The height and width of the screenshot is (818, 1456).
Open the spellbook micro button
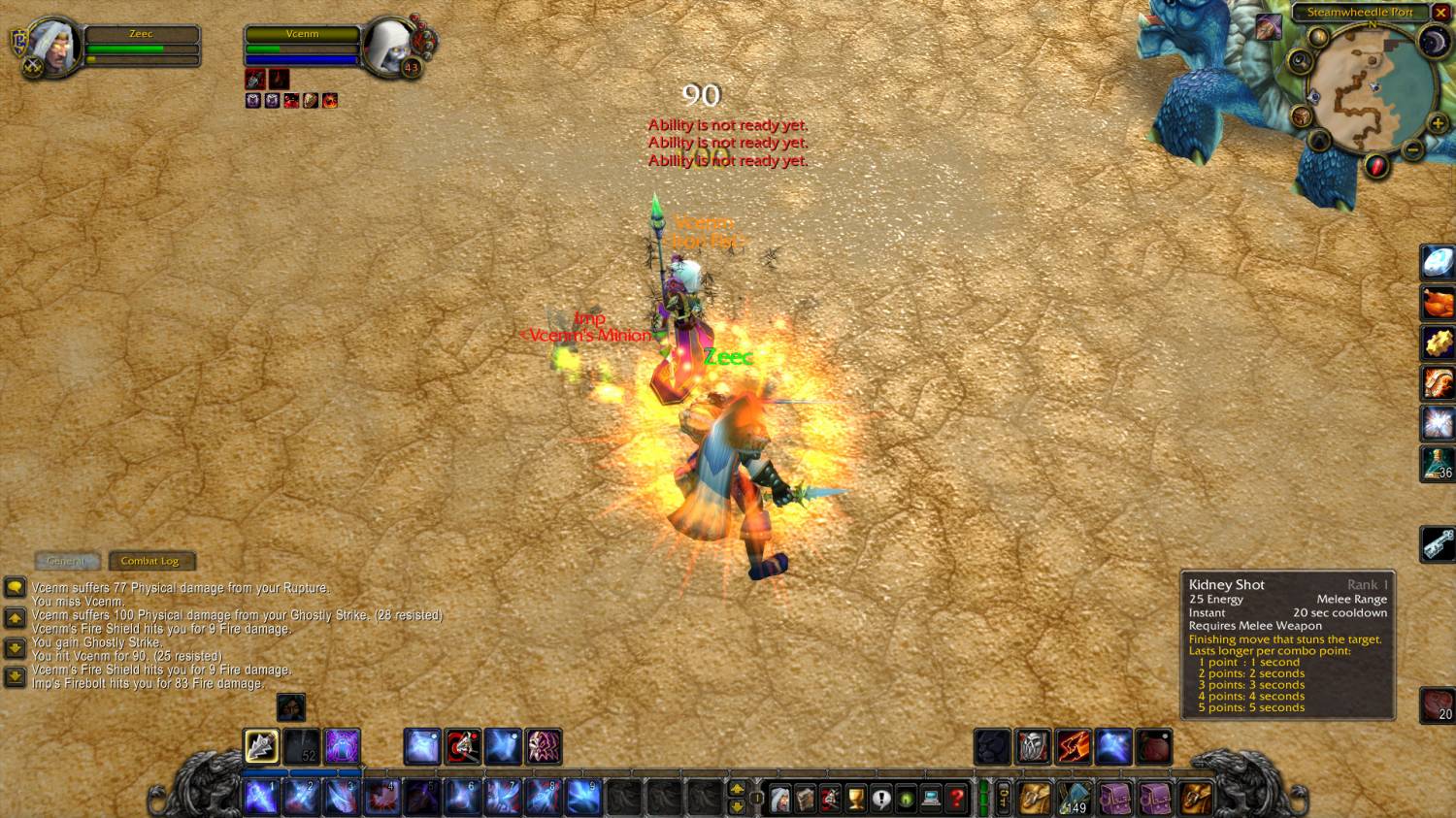pos(805,799)
